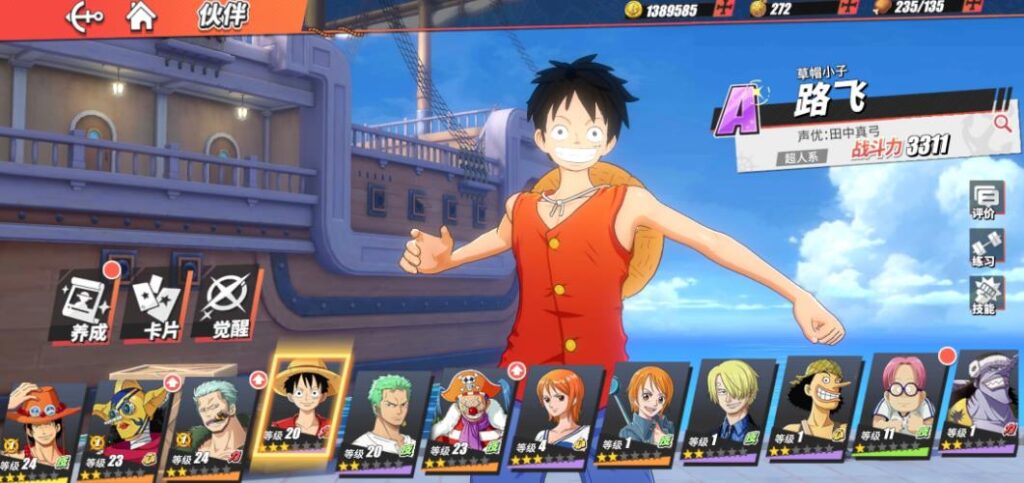This screenshot has height=483, width=1024.
Task: Pick the green-haired Zoro card
Action: click(x=384, y=418)
